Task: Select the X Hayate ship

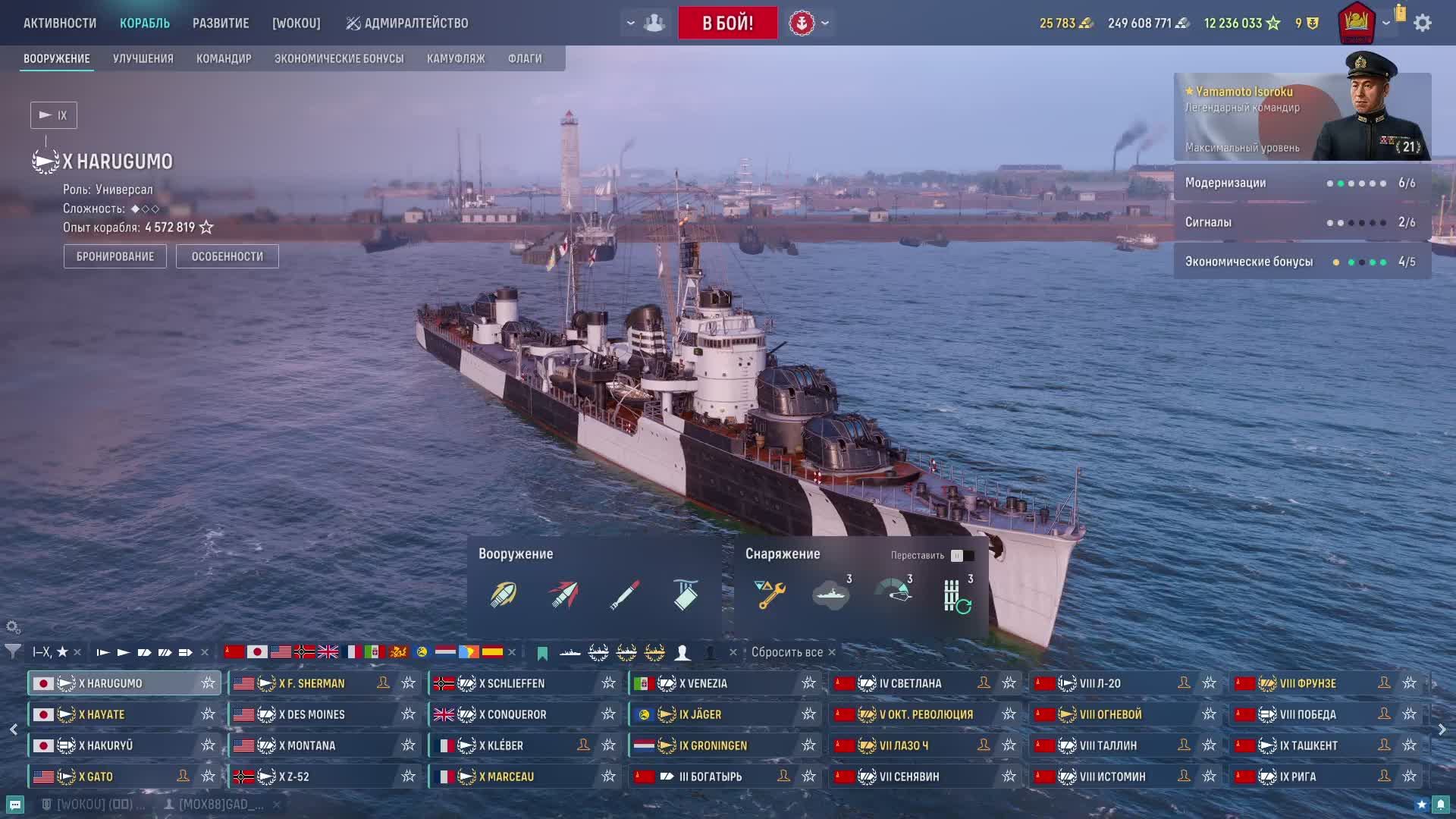Action: pyautogui.click(x=114, y=714)
